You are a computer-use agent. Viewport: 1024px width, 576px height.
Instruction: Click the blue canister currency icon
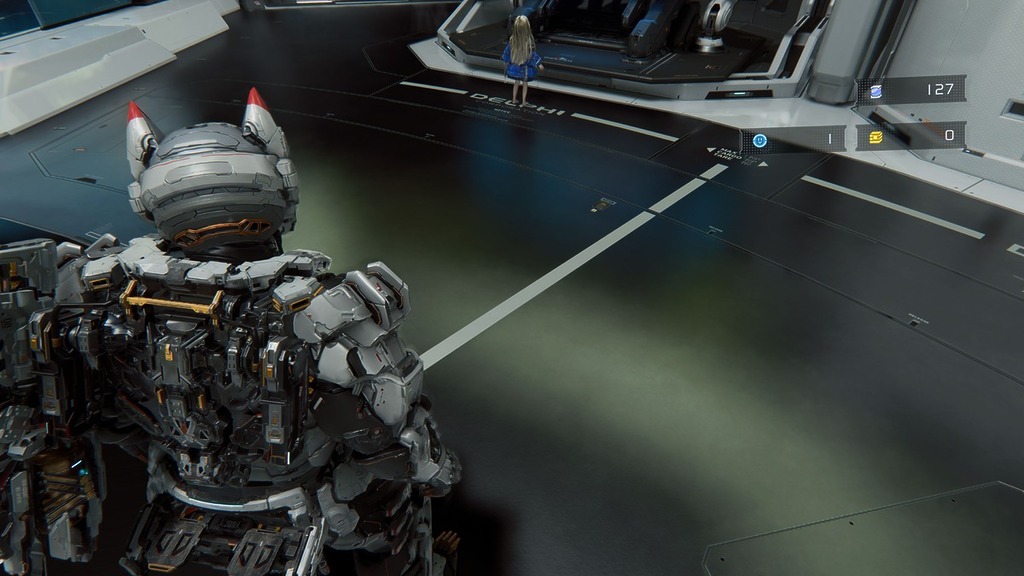(x=876, y=91)
